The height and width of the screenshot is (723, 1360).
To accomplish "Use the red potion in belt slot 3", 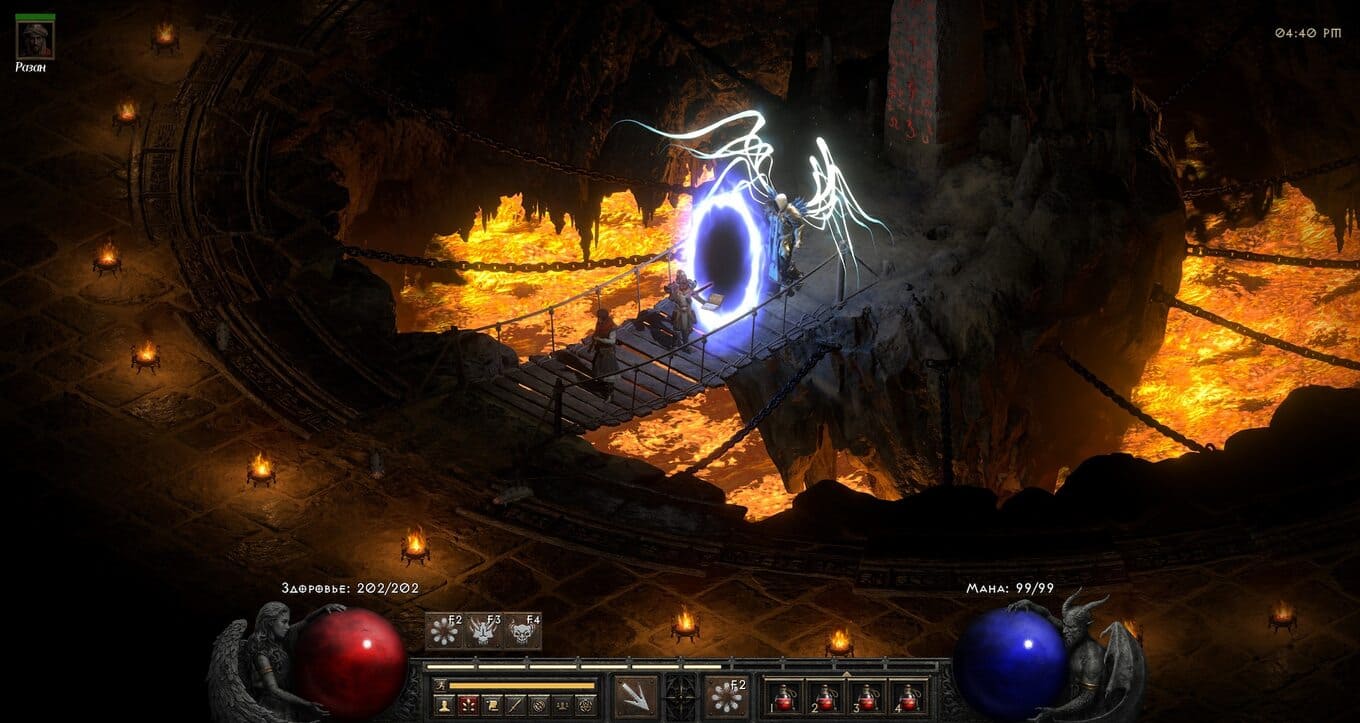I will pyautogui.click(x=866, y=696).
